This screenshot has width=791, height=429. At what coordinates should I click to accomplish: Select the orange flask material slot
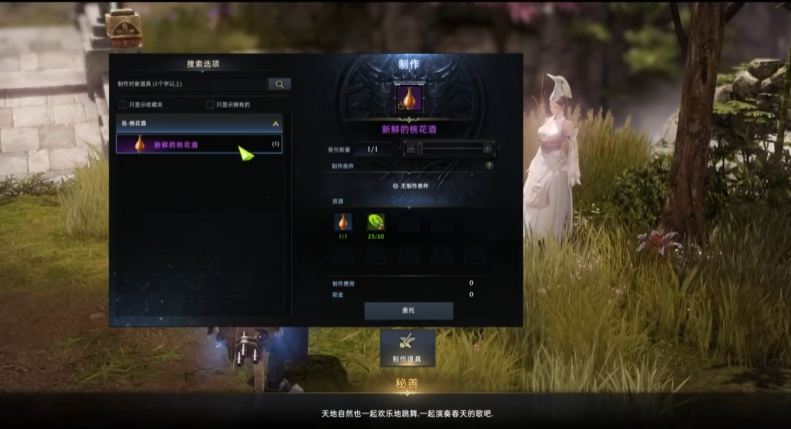pos(342,223)
